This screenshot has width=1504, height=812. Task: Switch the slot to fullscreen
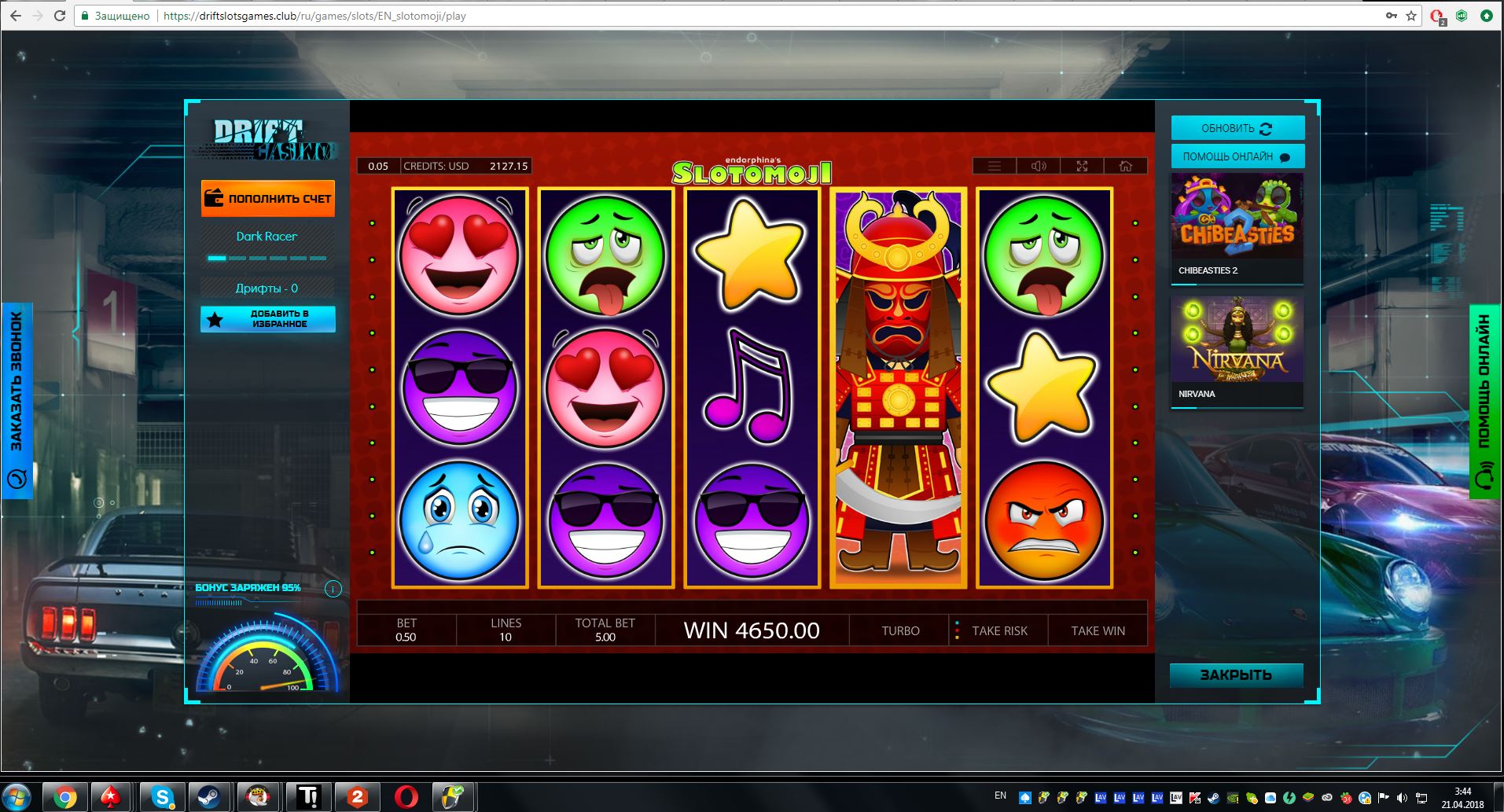coord(1082,166)
